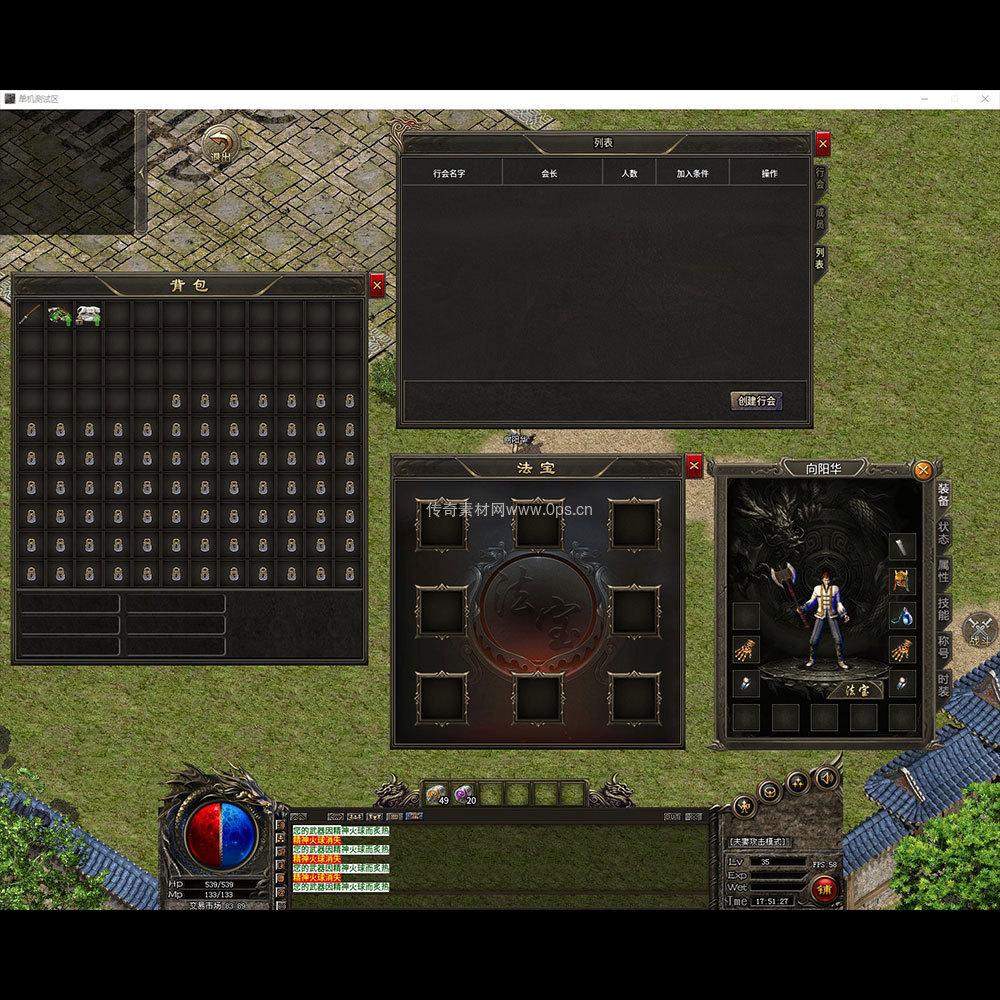Open the 成员 members tab
The image size is (1000, 1000).
pos(820,218)
